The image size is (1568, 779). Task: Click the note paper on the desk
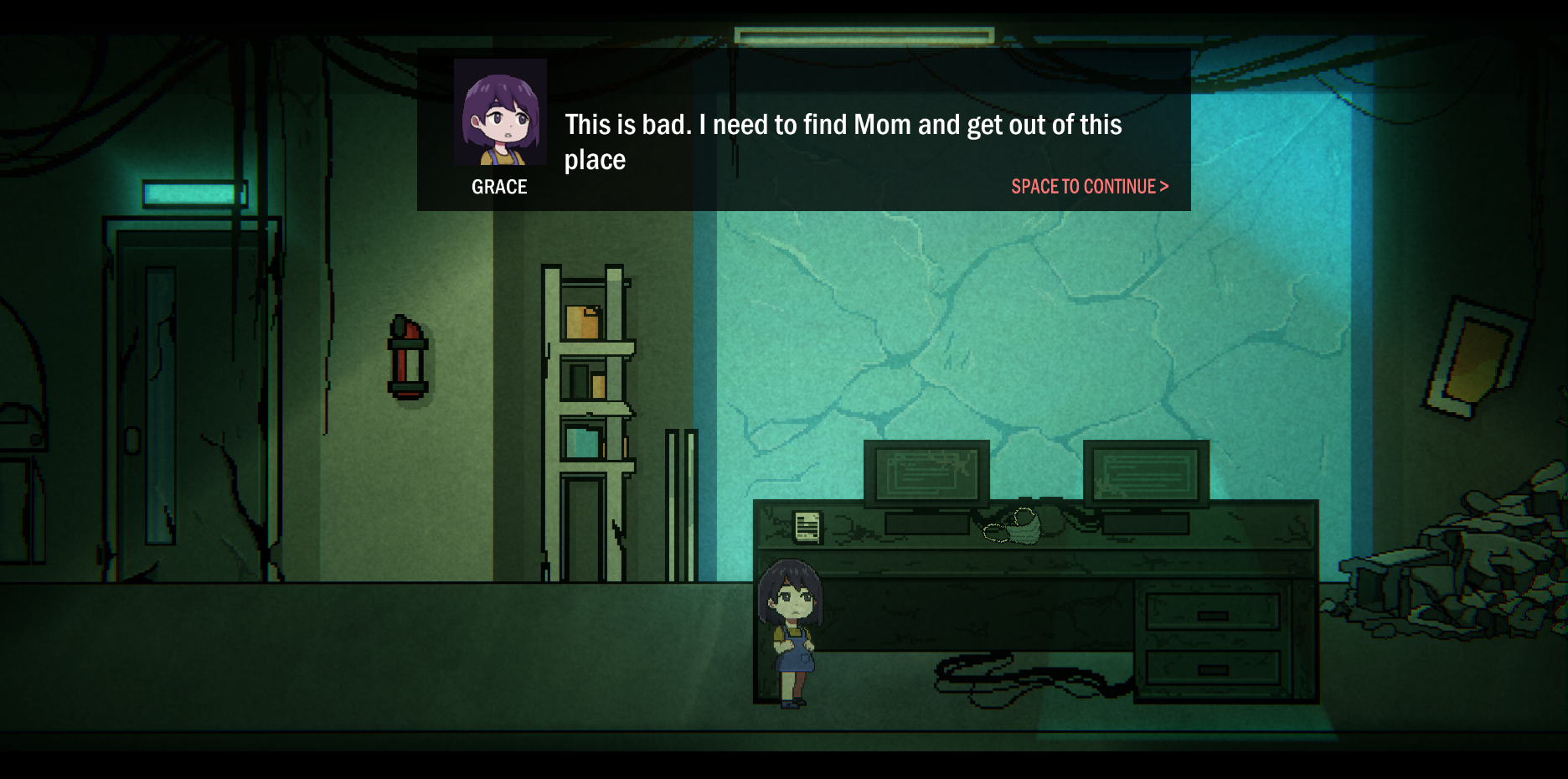pyautogui.click(x=806, y=527)
